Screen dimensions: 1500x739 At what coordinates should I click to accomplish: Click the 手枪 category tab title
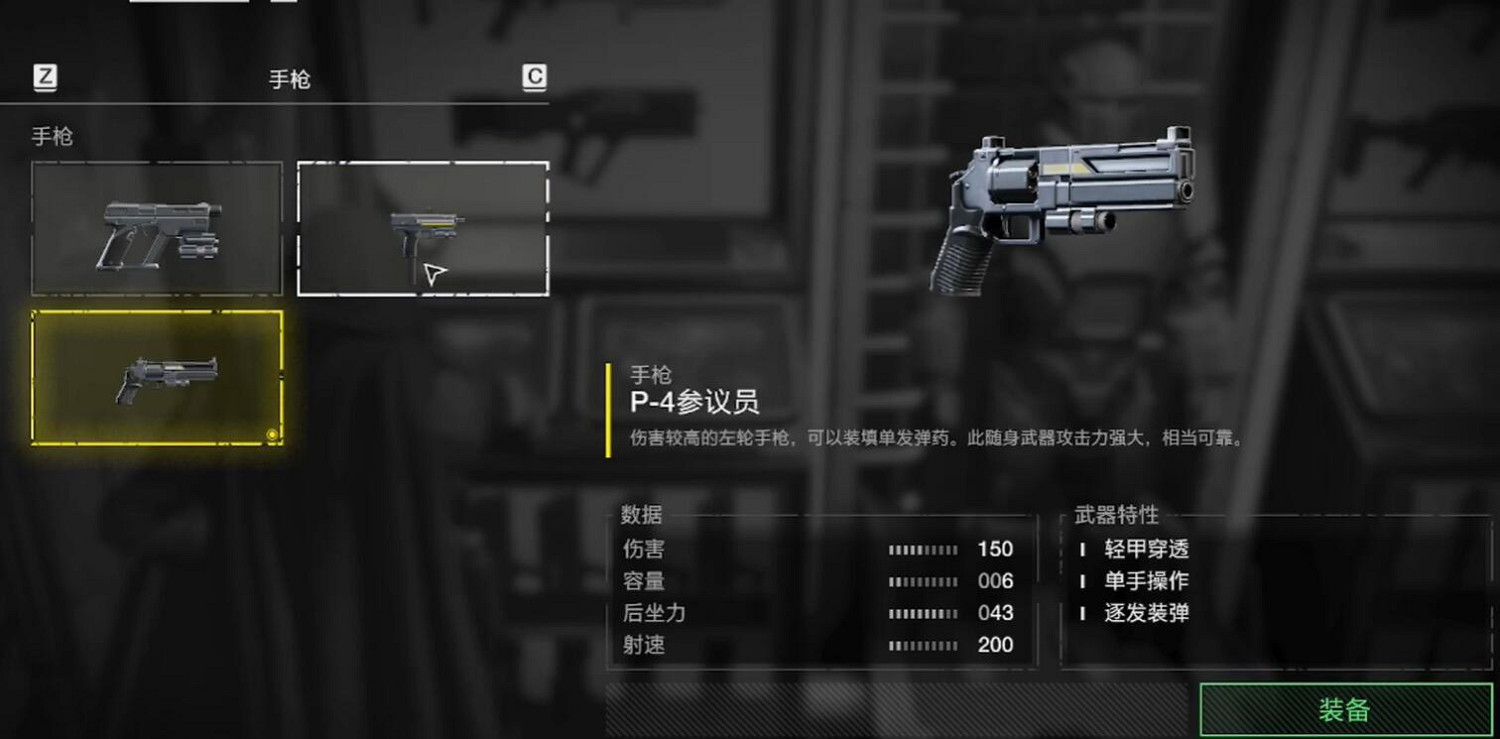tap(289, 79)
